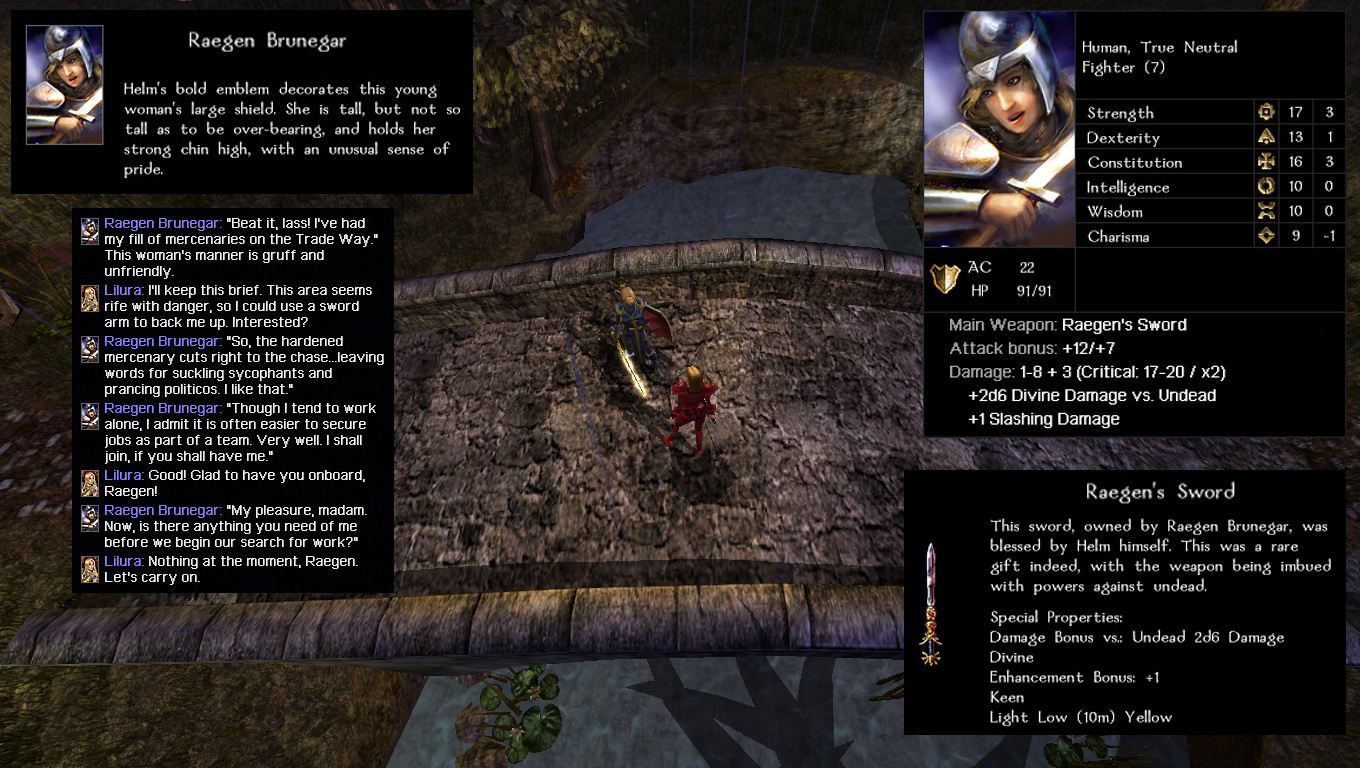Click the Intelligence stat icon
Viewport: 1360px width, 768px height.
[x=1268, y=186]
